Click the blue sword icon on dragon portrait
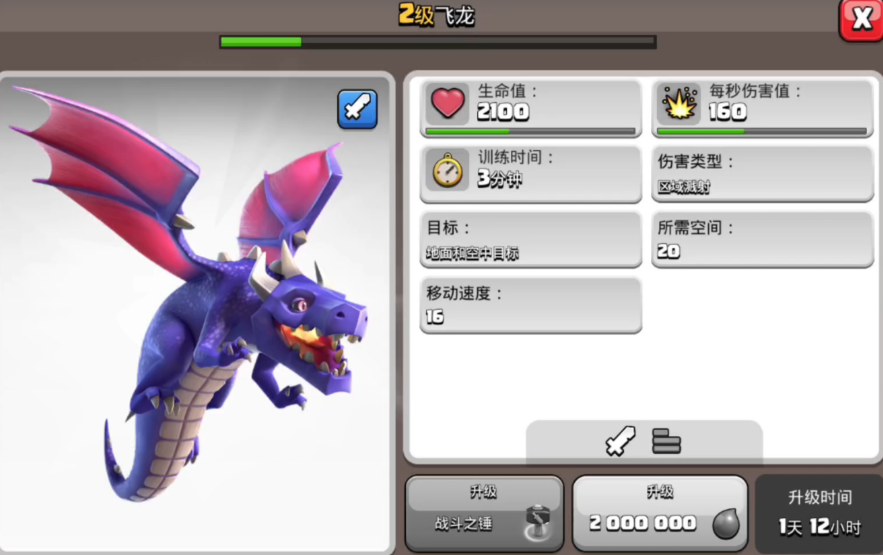Viewport: 883px width, 555px height. pos(357,108)
